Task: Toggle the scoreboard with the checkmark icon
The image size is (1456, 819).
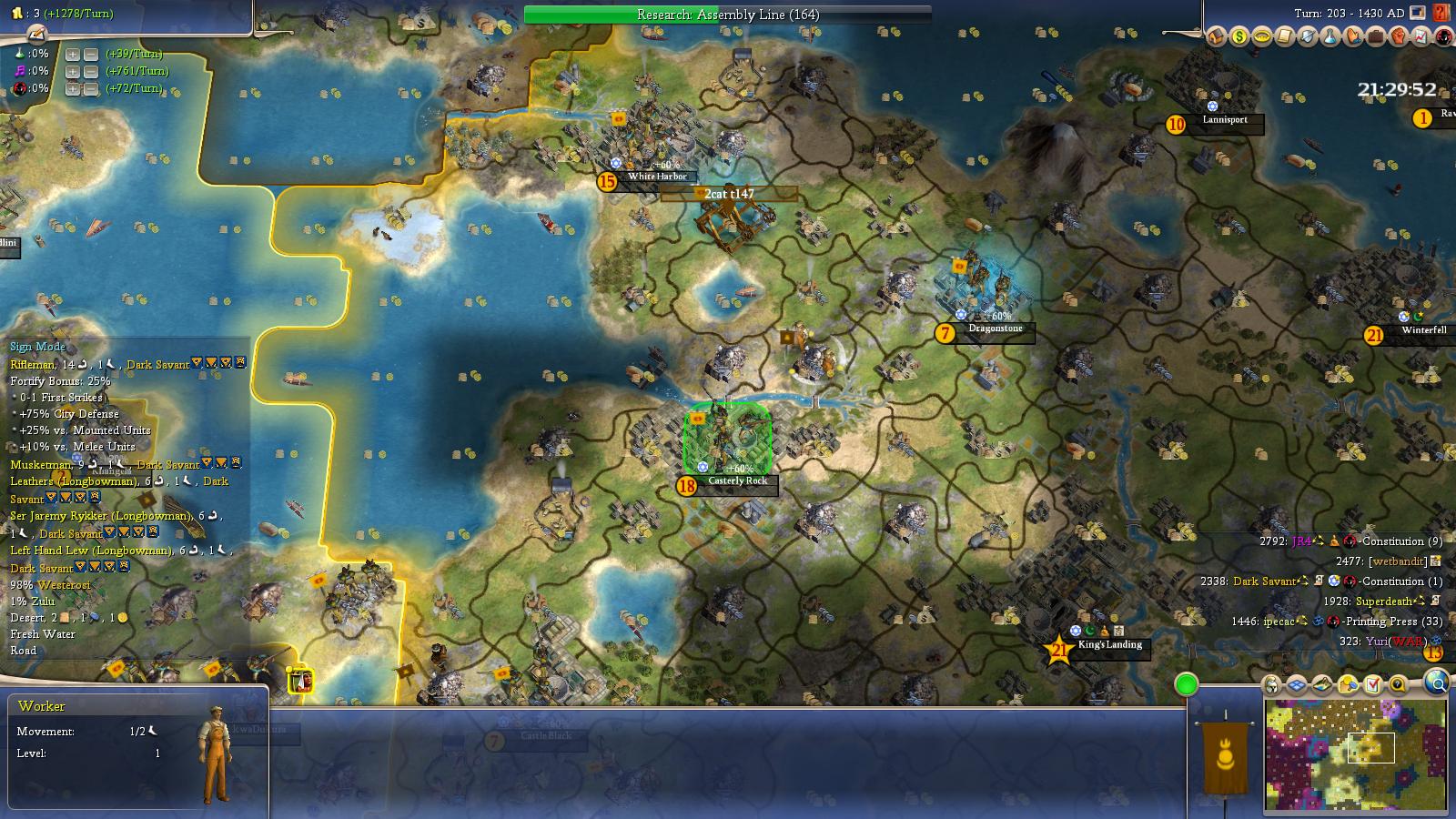Action: 1373,683
